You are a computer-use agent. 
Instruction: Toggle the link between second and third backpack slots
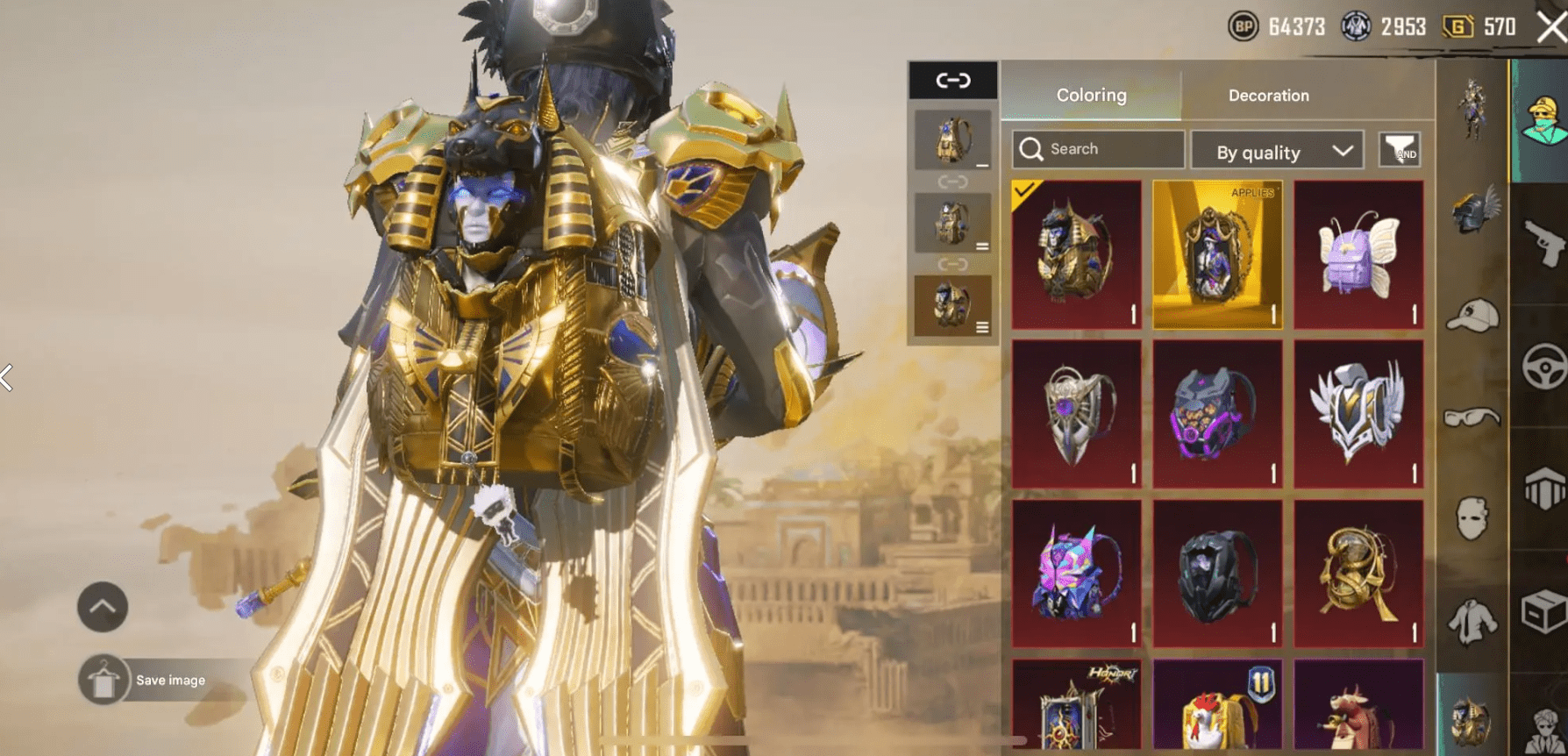pos(953,263)
